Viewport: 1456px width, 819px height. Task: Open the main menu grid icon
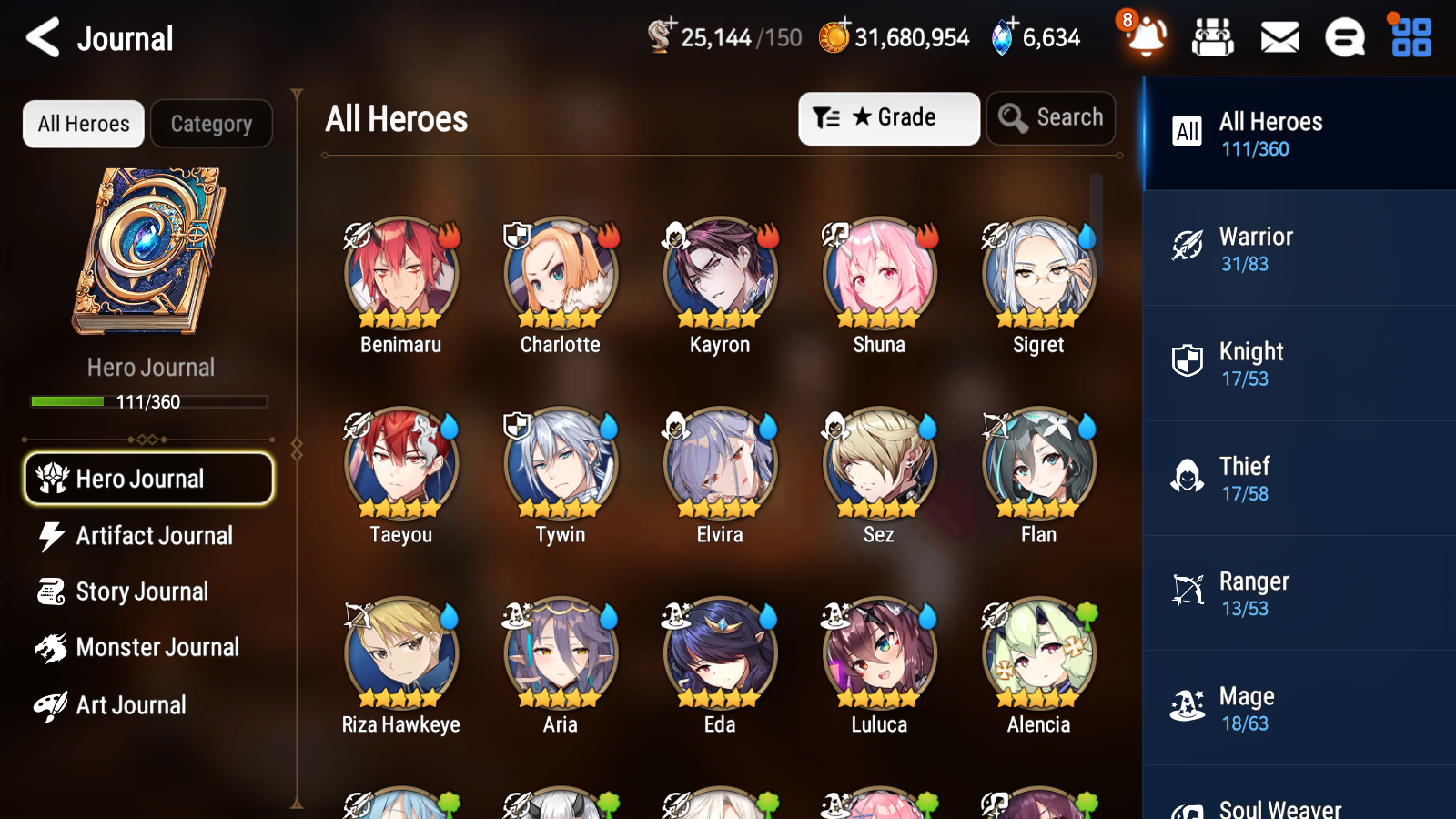[1409, 38]
